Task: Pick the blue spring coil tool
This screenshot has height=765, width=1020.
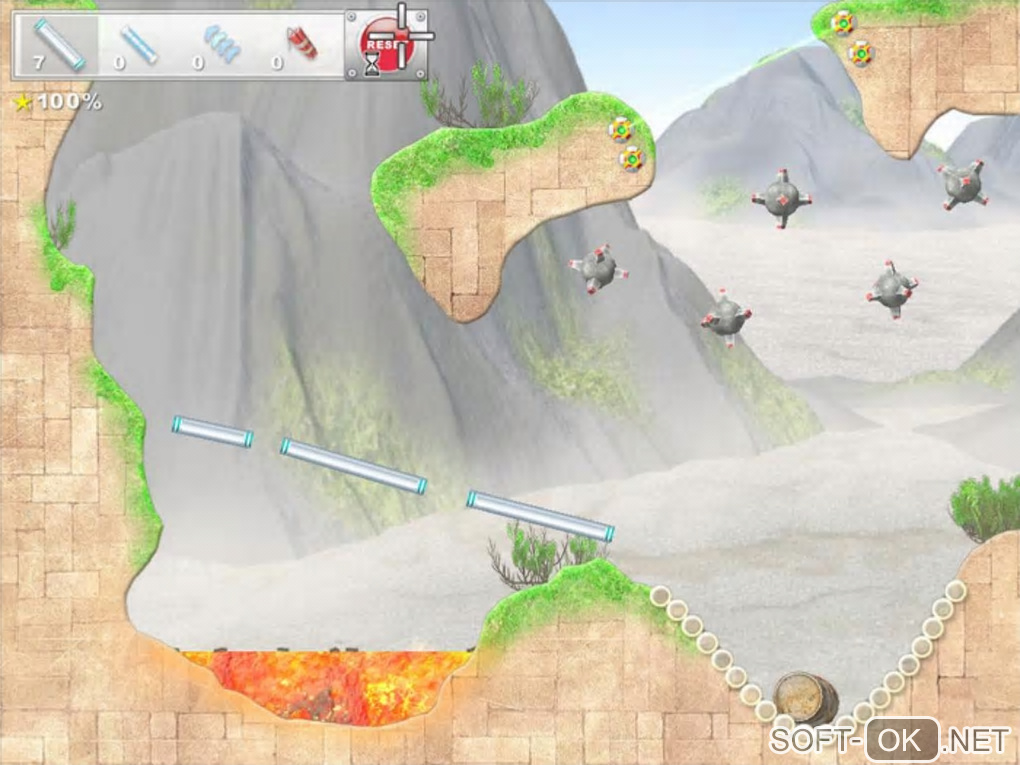Action: tap(220, 45)
